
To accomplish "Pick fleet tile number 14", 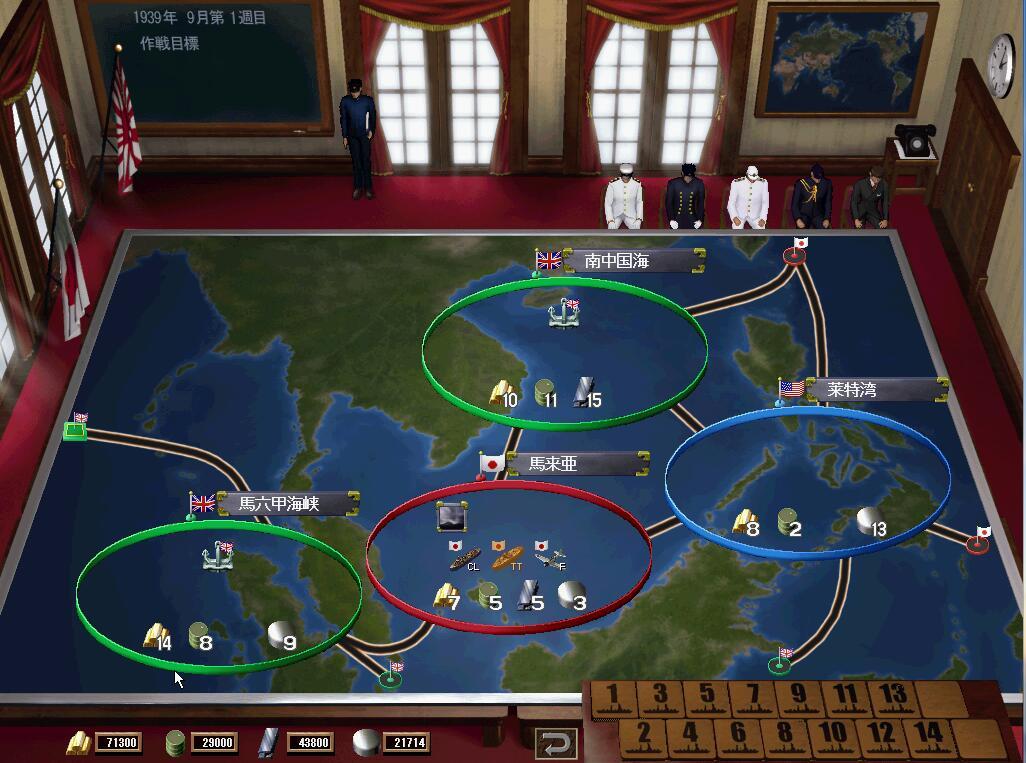I will 928,735.
